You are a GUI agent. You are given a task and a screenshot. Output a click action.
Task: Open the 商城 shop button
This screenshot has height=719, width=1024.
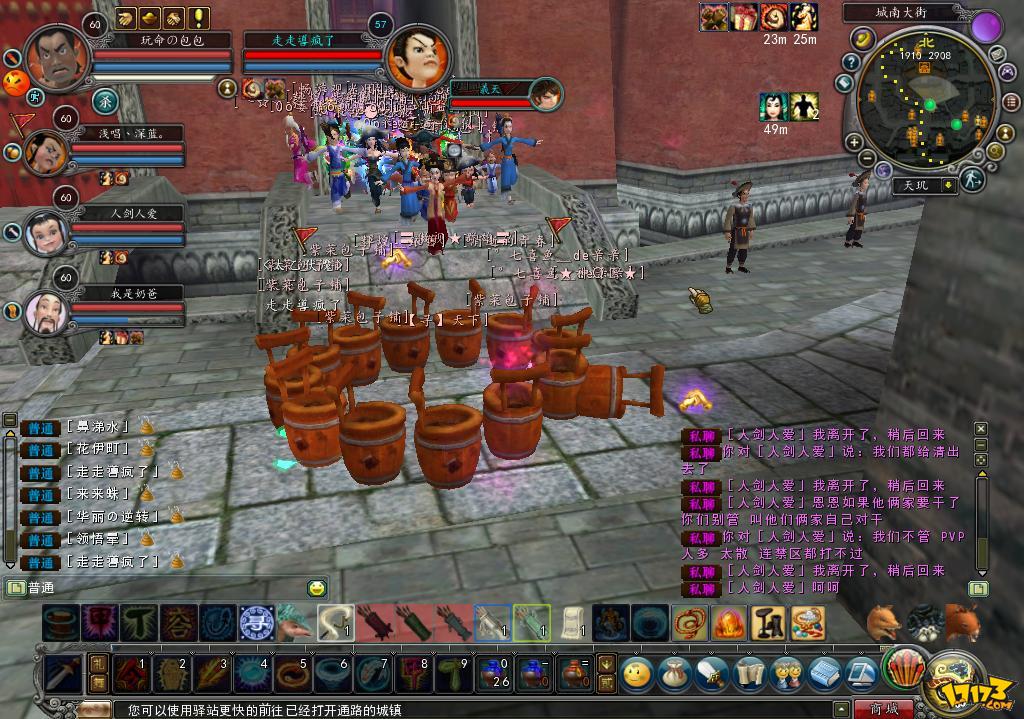point(883,708)
